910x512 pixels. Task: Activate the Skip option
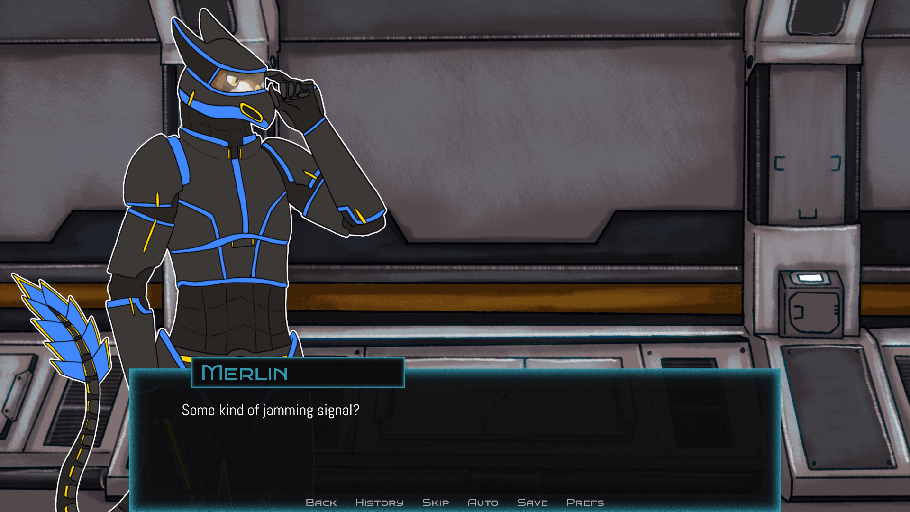[x=435, y=502]
